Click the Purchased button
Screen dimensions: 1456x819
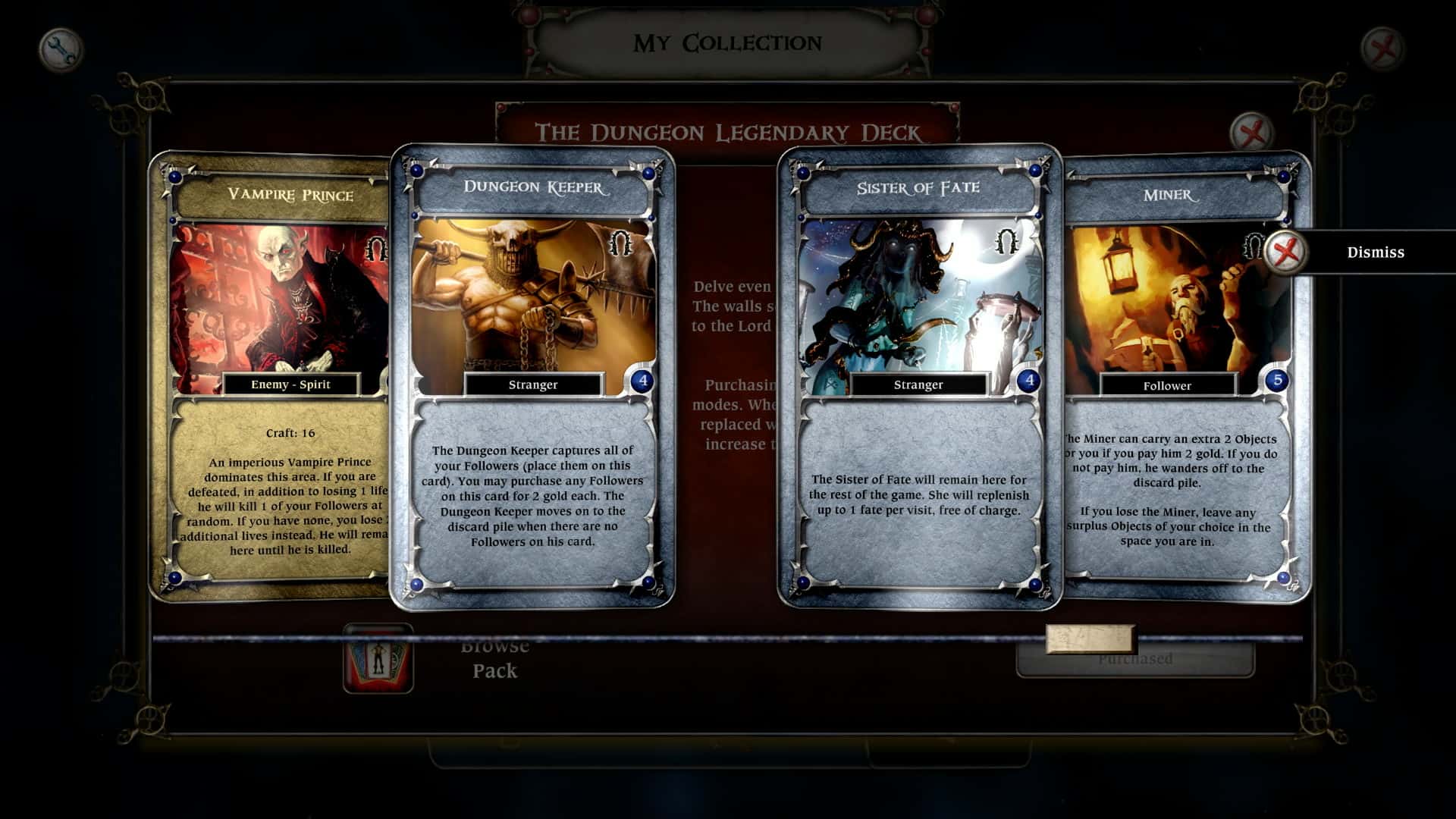point(1135,659)
